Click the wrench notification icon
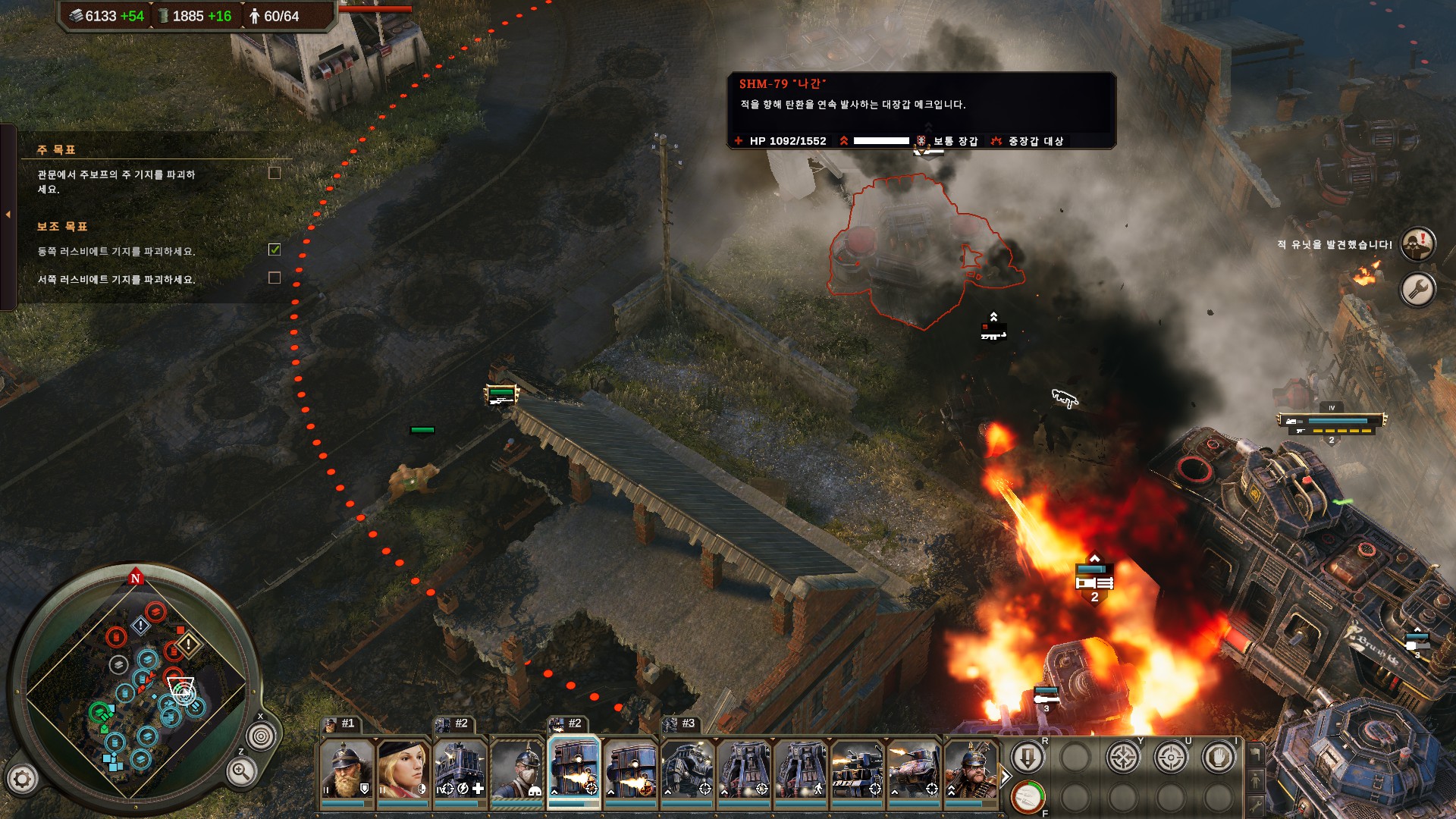 point(1417,289)
